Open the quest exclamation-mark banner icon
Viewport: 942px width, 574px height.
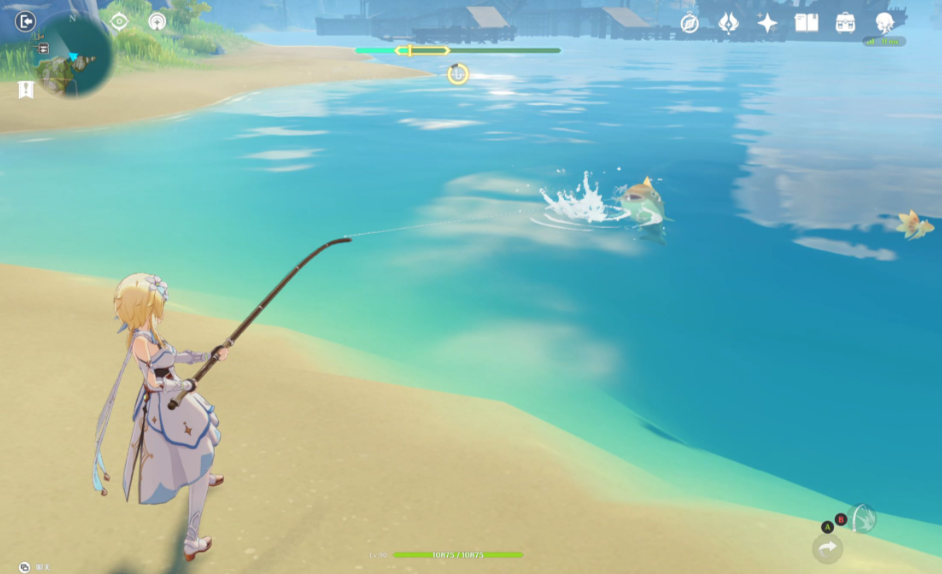[26, 90]
